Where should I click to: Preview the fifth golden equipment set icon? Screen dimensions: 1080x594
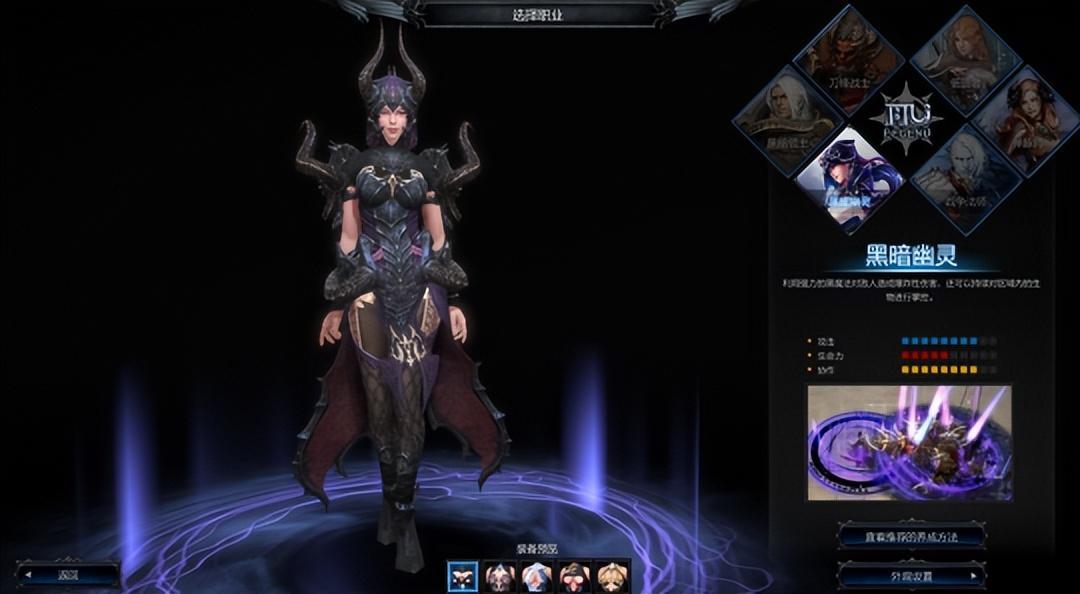[x=611, y=576]
